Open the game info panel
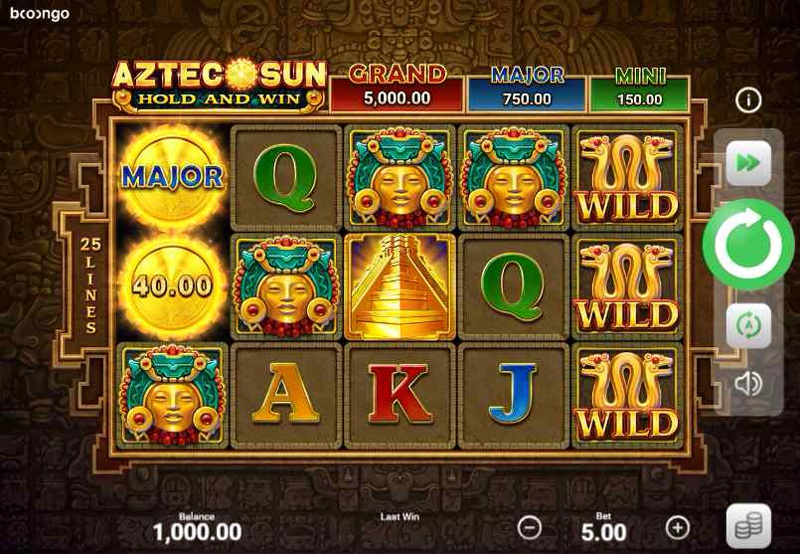Image resolution: width=800 pixels, height=554 pixels. [x=748, y=100]
